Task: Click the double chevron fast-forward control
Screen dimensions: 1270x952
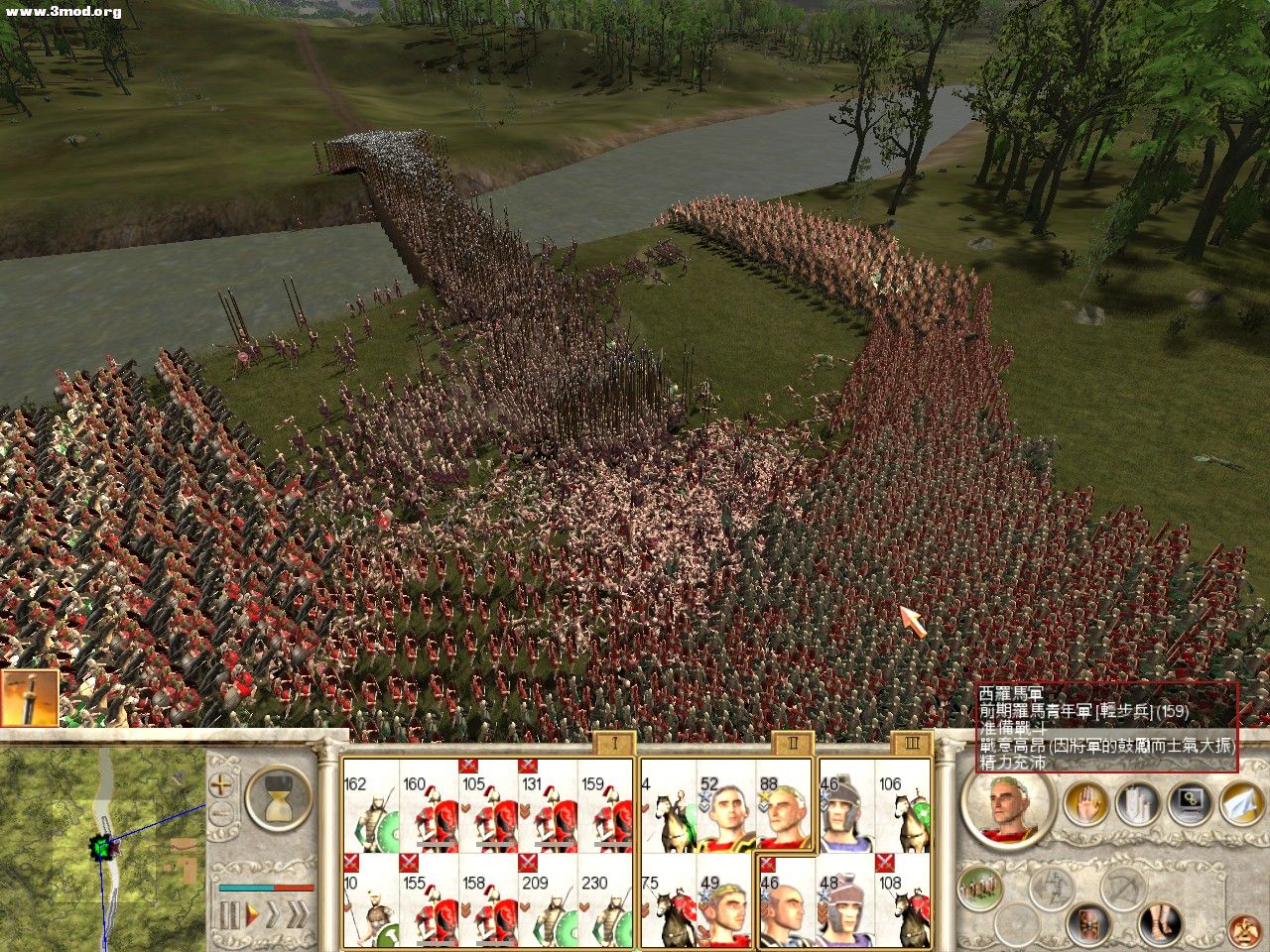Action: 300,913
